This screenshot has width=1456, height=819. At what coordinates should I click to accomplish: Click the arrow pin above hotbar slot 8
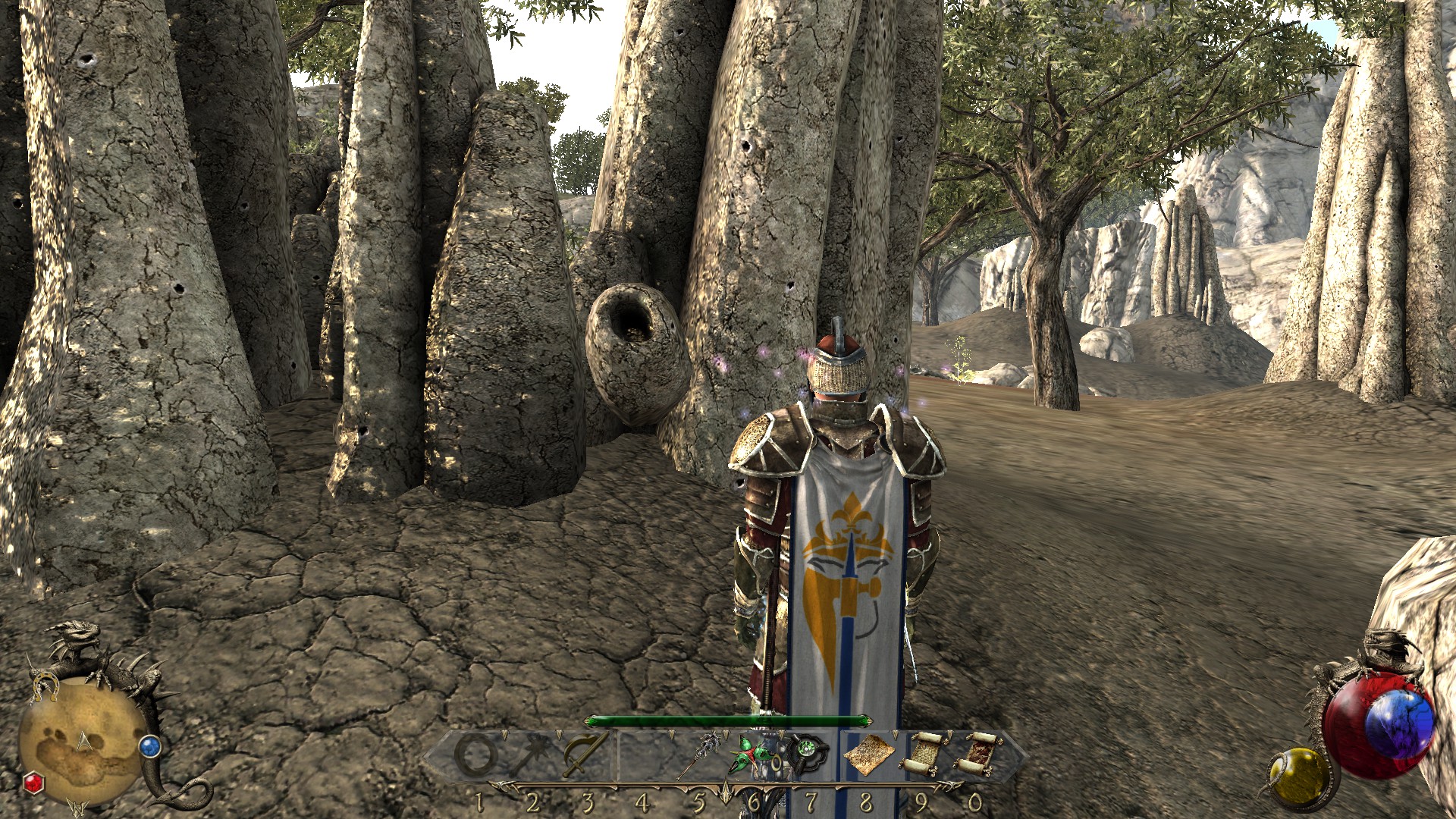[896, 733]
